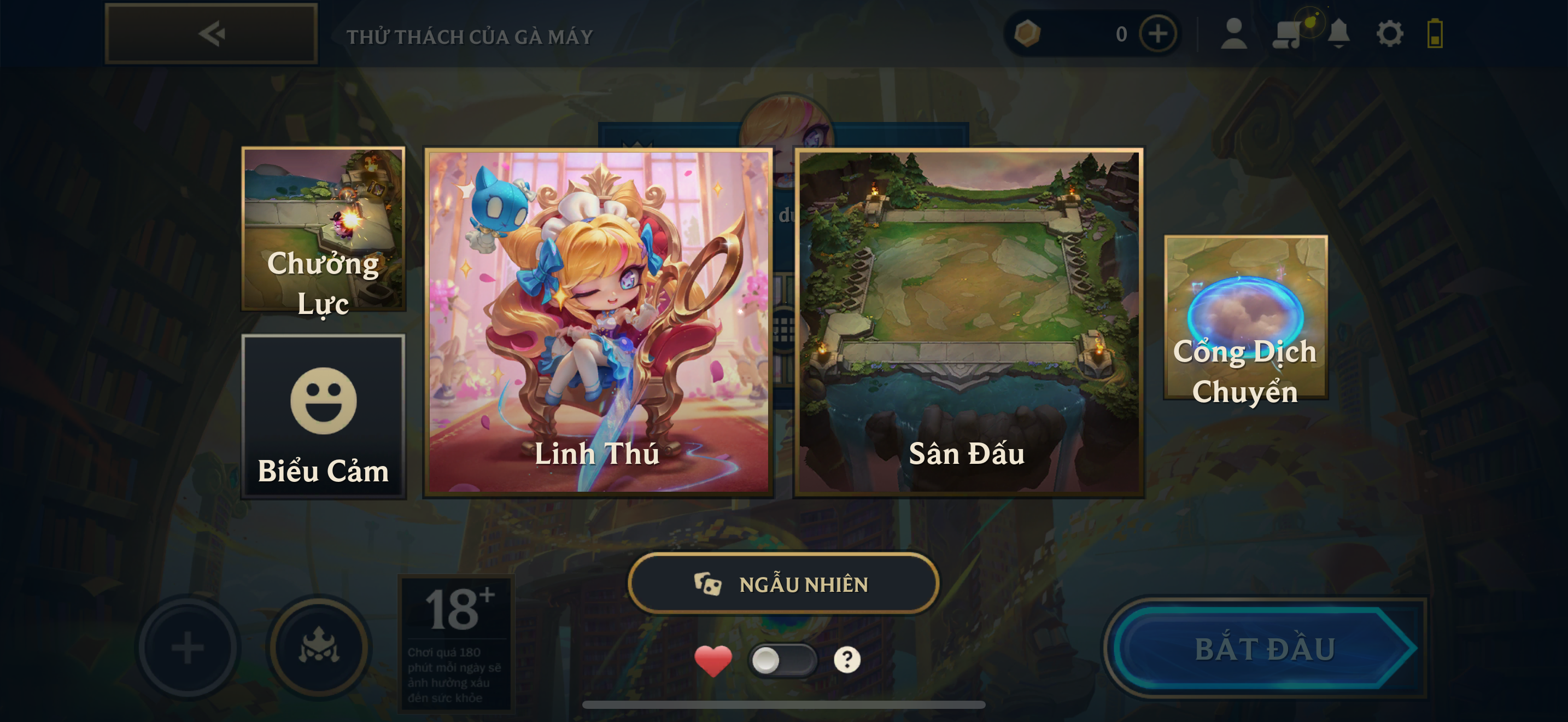Open the player profile icon
The height and width of the screenshot is (722, 1568).
pos(1234,33)
